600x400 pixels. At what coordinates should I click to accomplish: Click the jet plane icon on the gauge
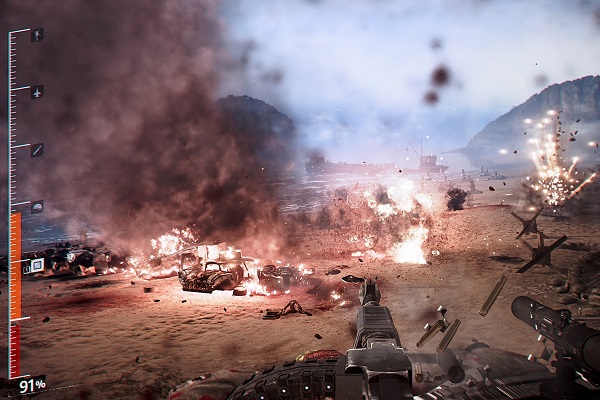tap(37, 92)
